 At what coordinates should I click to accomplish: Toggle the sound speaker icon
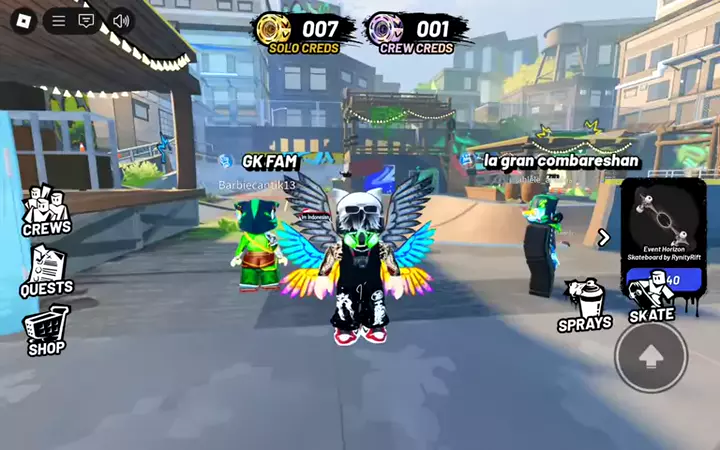point(121,20)
